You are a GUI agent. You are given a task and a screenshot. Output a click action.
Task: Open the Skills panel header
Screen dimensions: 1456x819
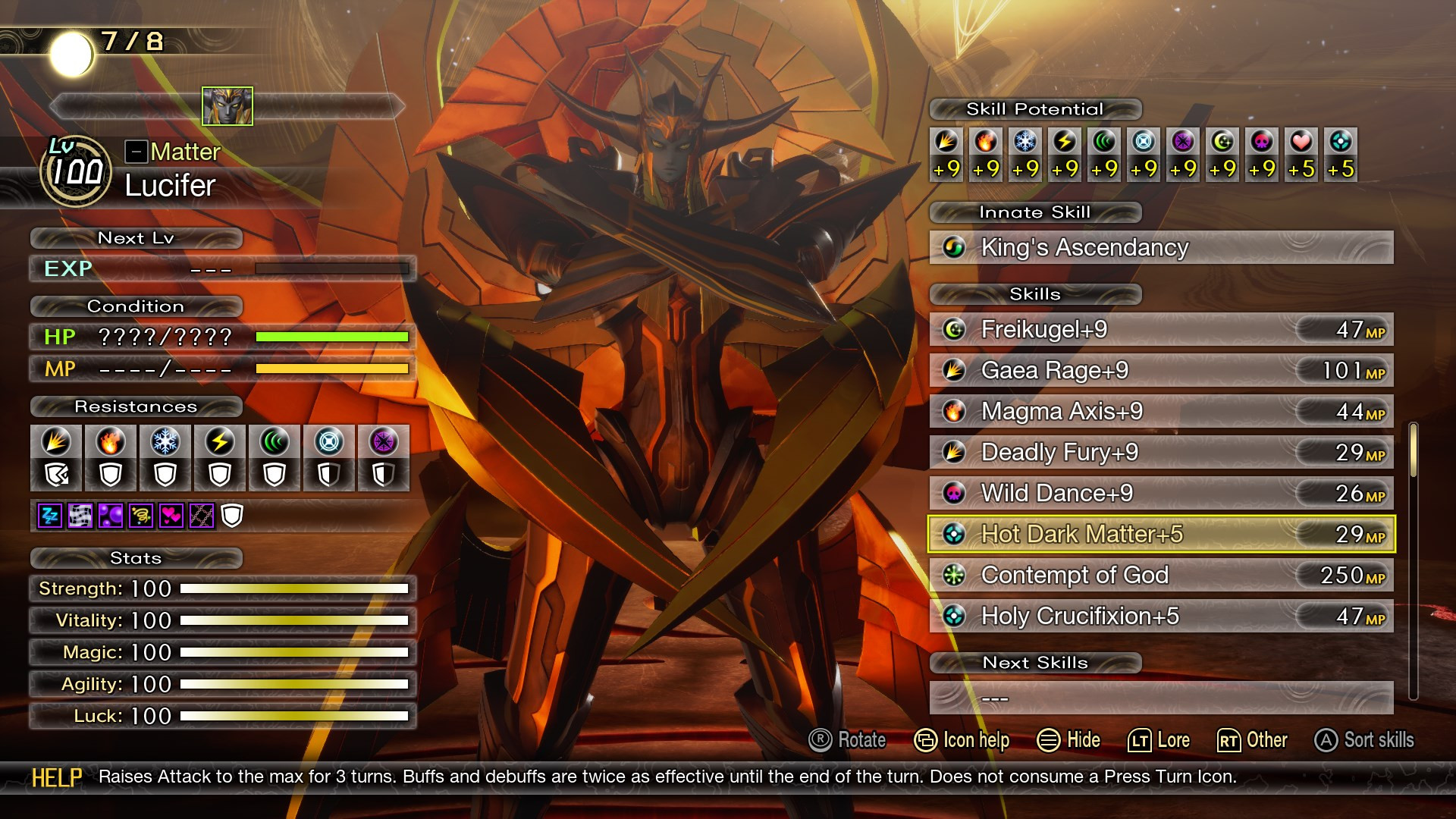(1036, 295)
